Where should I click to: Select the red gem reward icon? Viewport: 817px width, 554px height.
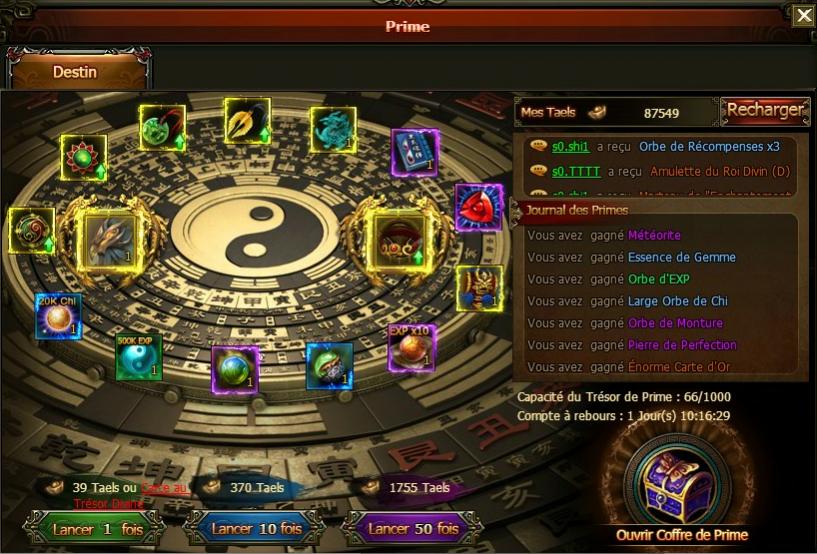(x=478, y=207)
